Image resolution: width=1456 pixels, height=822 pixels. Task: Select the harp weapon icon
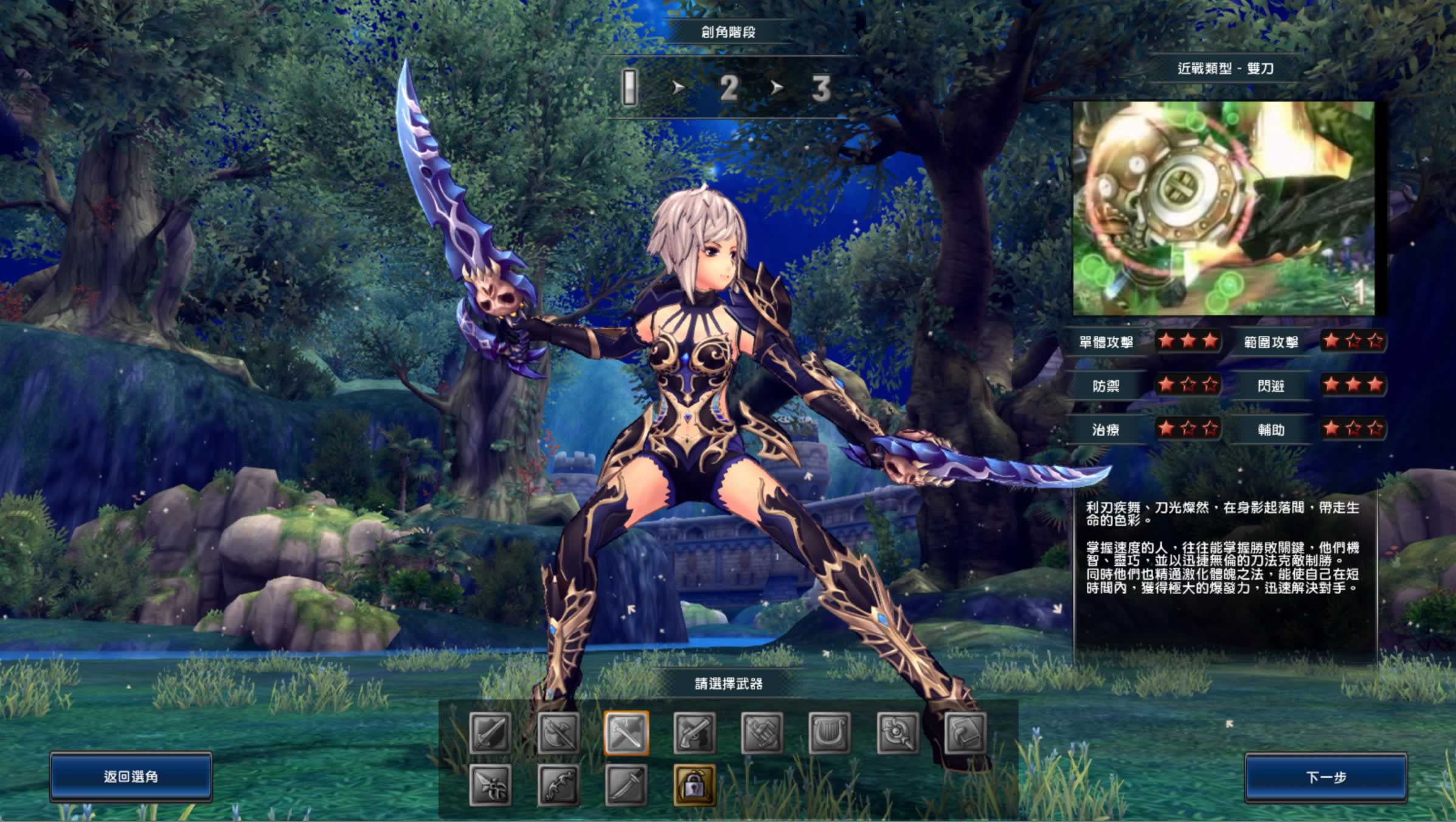click(x=830, y=733)
